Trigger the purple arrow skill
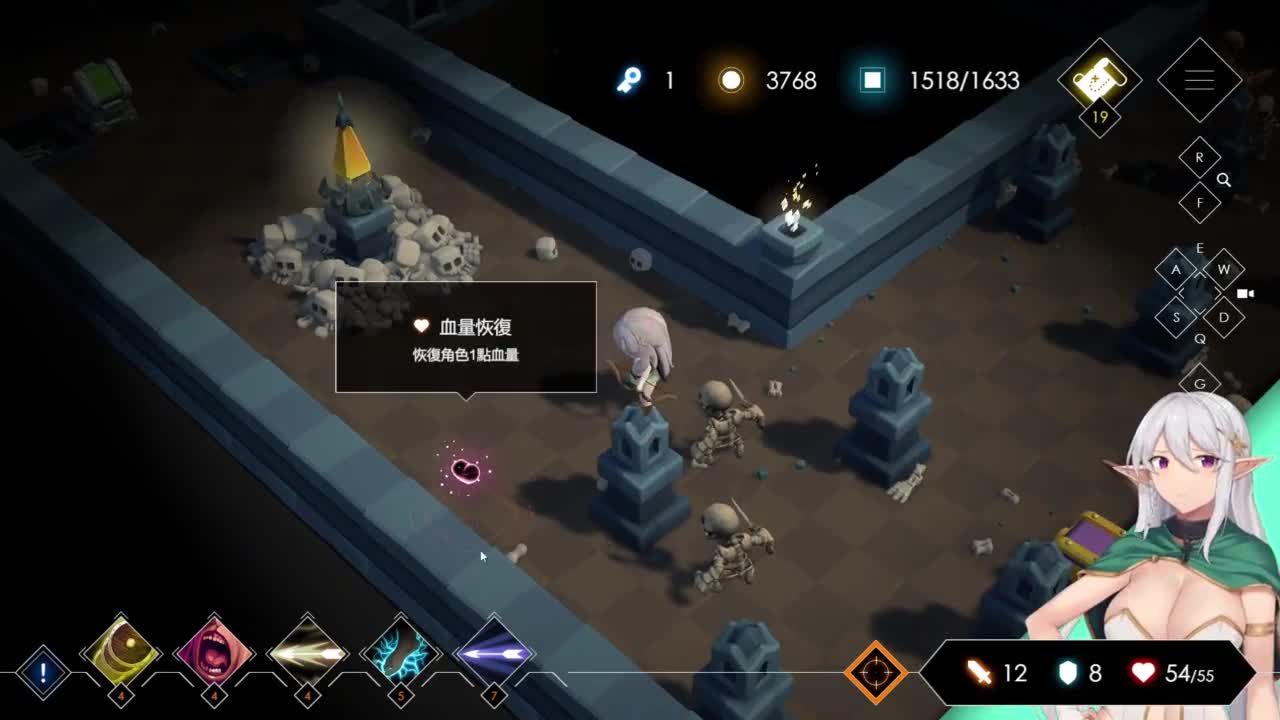The image size is (1280, 720). click(493, 653)
